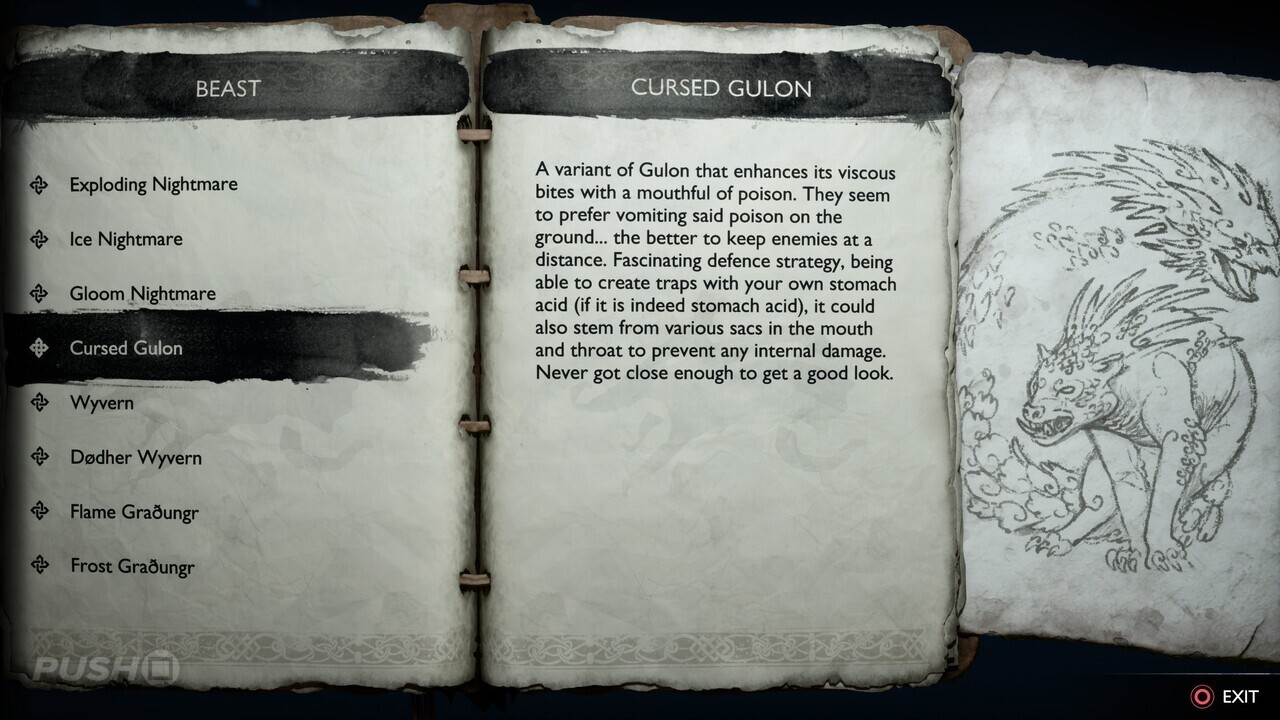
Task: Open the Ice Nightmare entry
Action: click(125, 239)
